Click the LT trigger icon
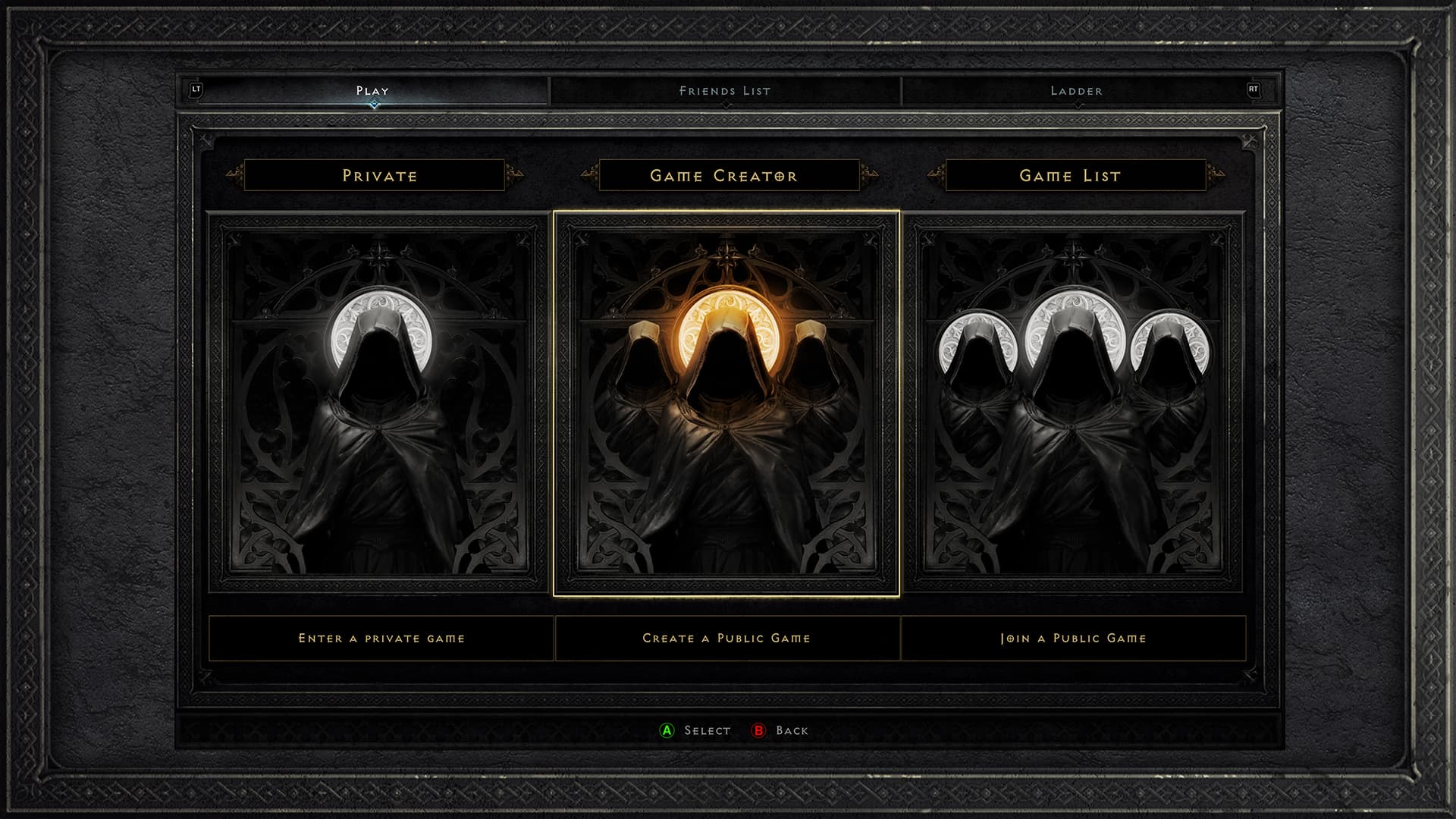This screenshot has width=1456, height=819. tap(197, 89)
